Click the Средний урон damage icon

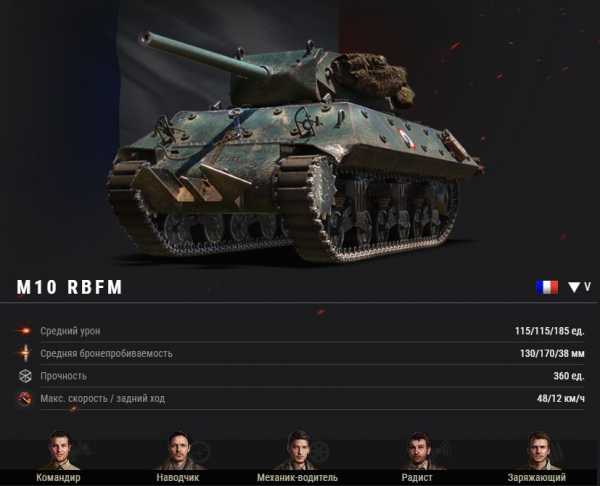(24, 331)
